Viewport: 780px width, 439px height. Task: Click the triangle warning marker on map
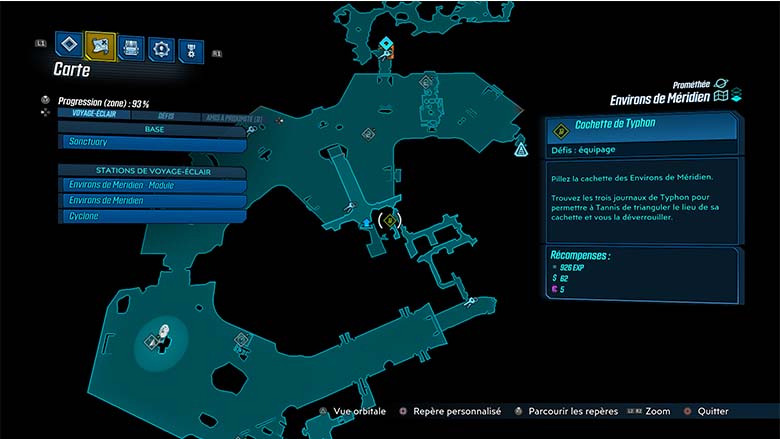521,150
